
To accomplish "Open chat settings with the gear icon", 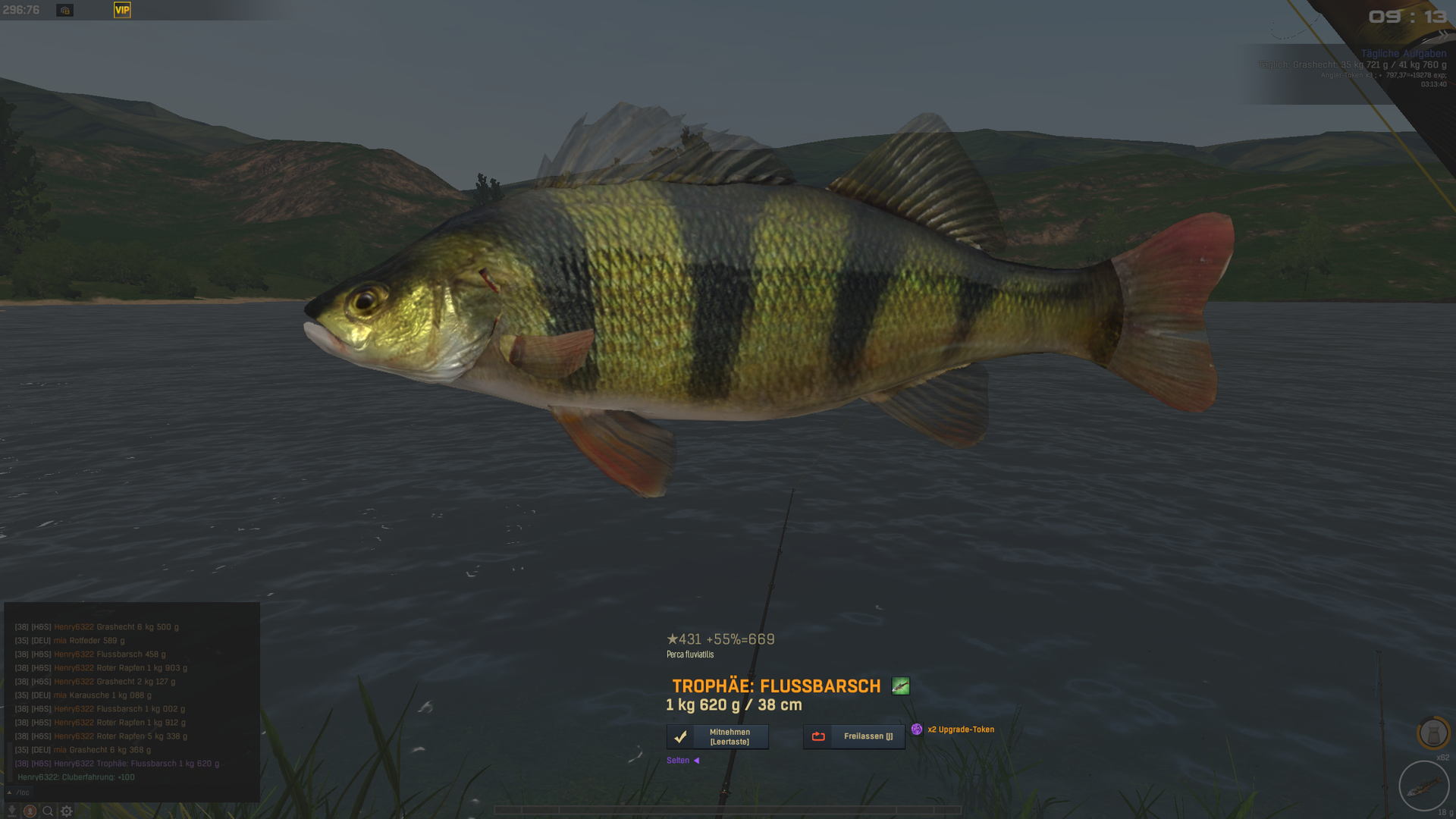I will click(67, 811).
